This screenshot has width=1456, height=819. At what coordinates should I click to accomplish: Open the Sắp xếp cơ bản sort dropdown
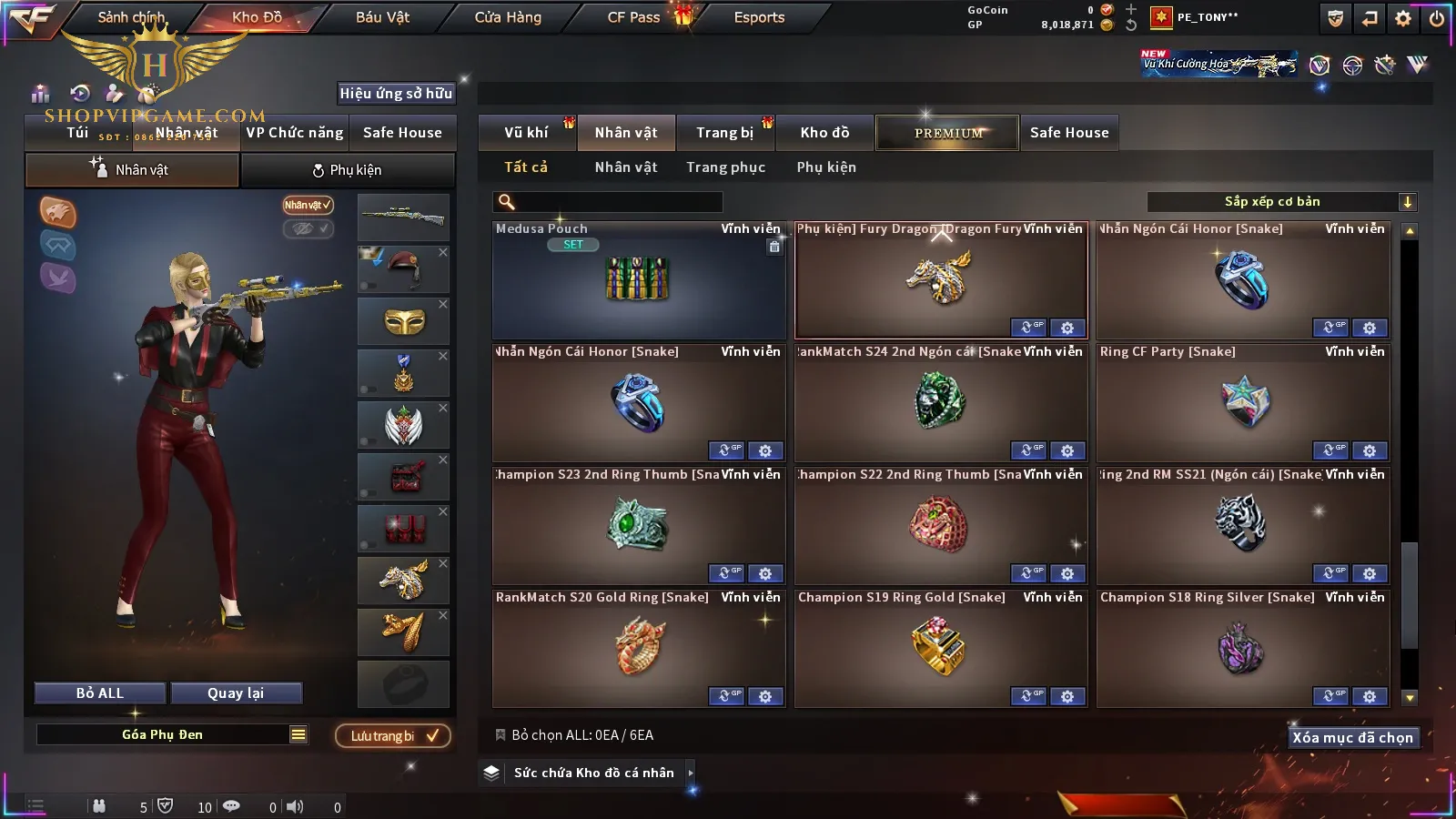coord(1281,202)
